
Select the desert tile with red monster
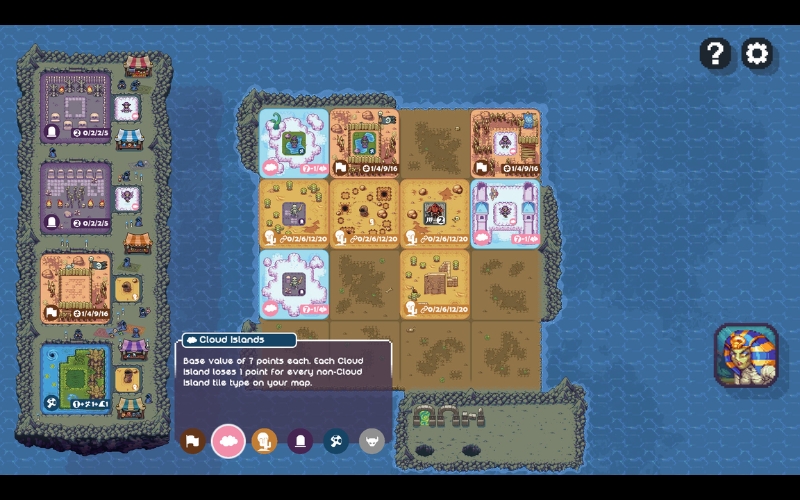click(x=434, y=212)
